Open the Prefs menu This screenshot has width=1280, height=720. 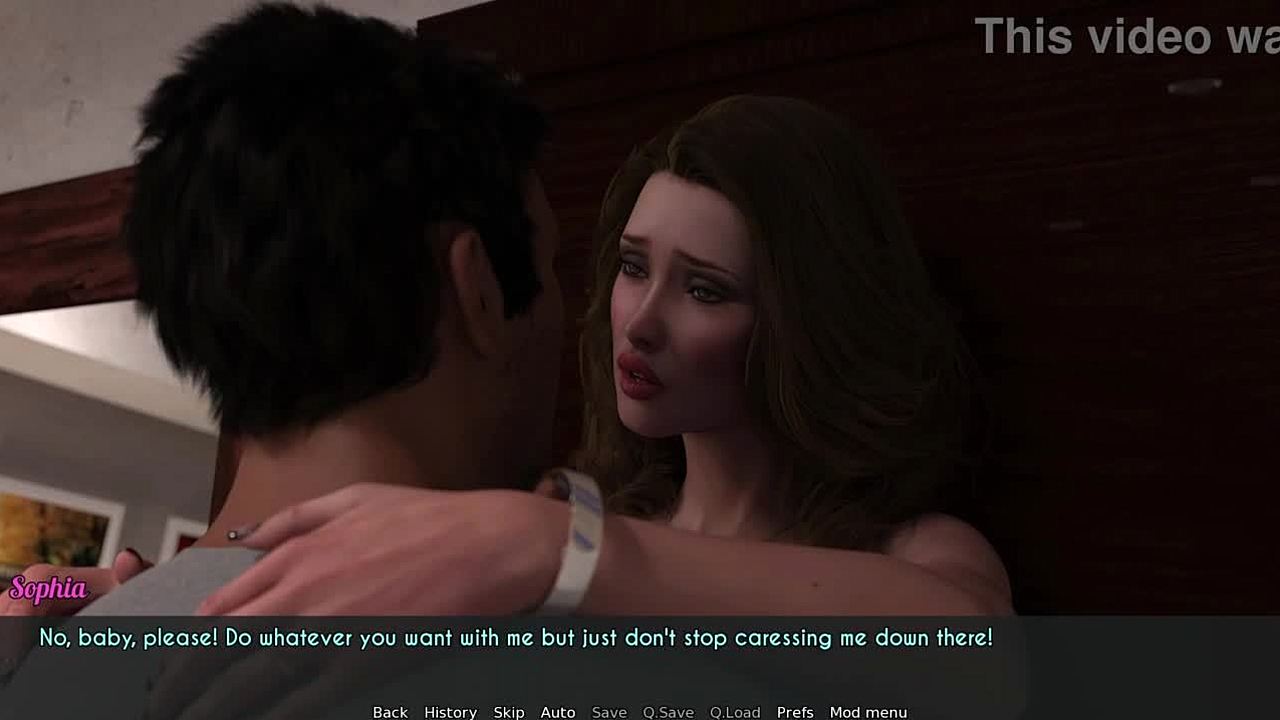point(795,712)
